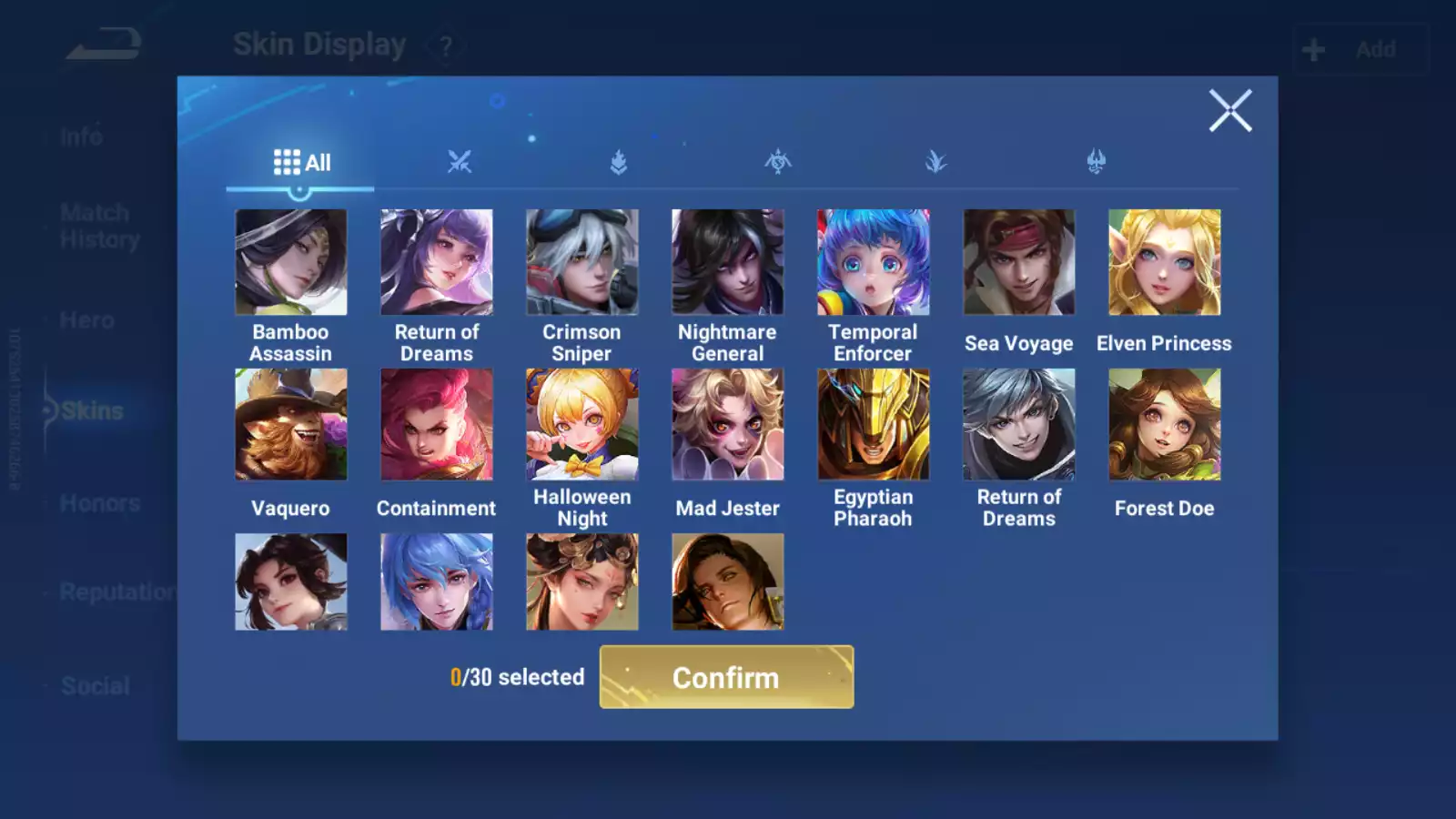Image resolution: width=1456 pixels, height=819 pixels.
Task: Select the Forest Doe skin
Action: click(x=1164, y=424)
